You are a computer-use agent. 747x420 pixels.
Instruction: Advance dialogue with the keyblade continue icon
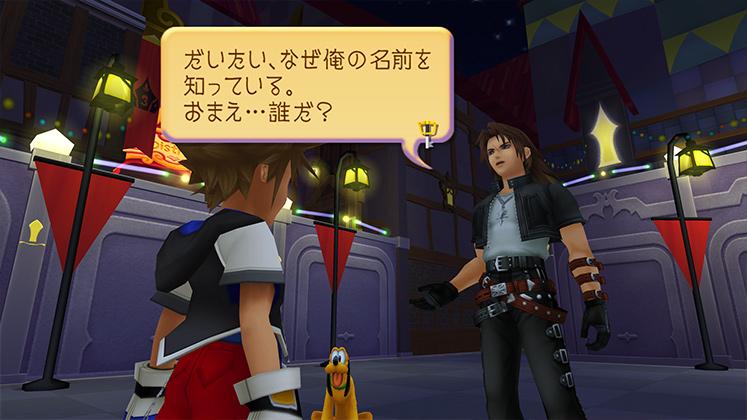pyautogui.click(x=428, y=130)
